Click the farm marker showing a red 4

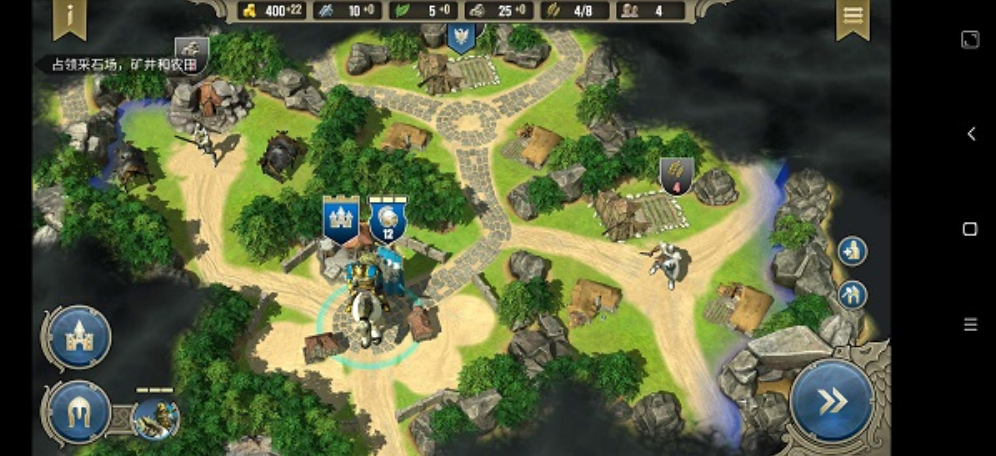pyautogui.click(x=676, y=175)
